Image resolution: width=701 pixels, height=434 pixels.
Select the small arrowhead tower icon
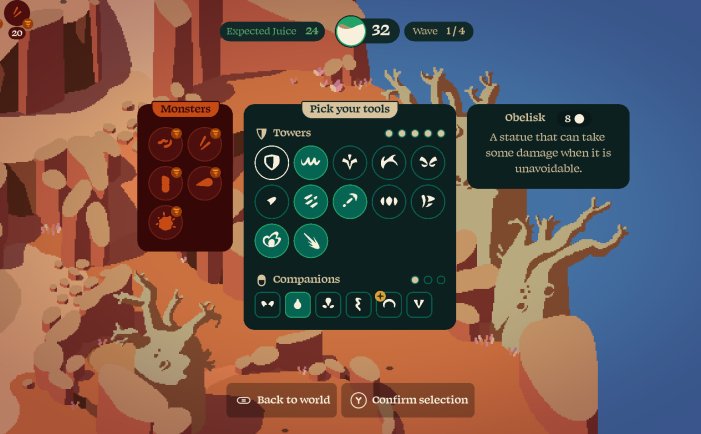tap(272, 201)
